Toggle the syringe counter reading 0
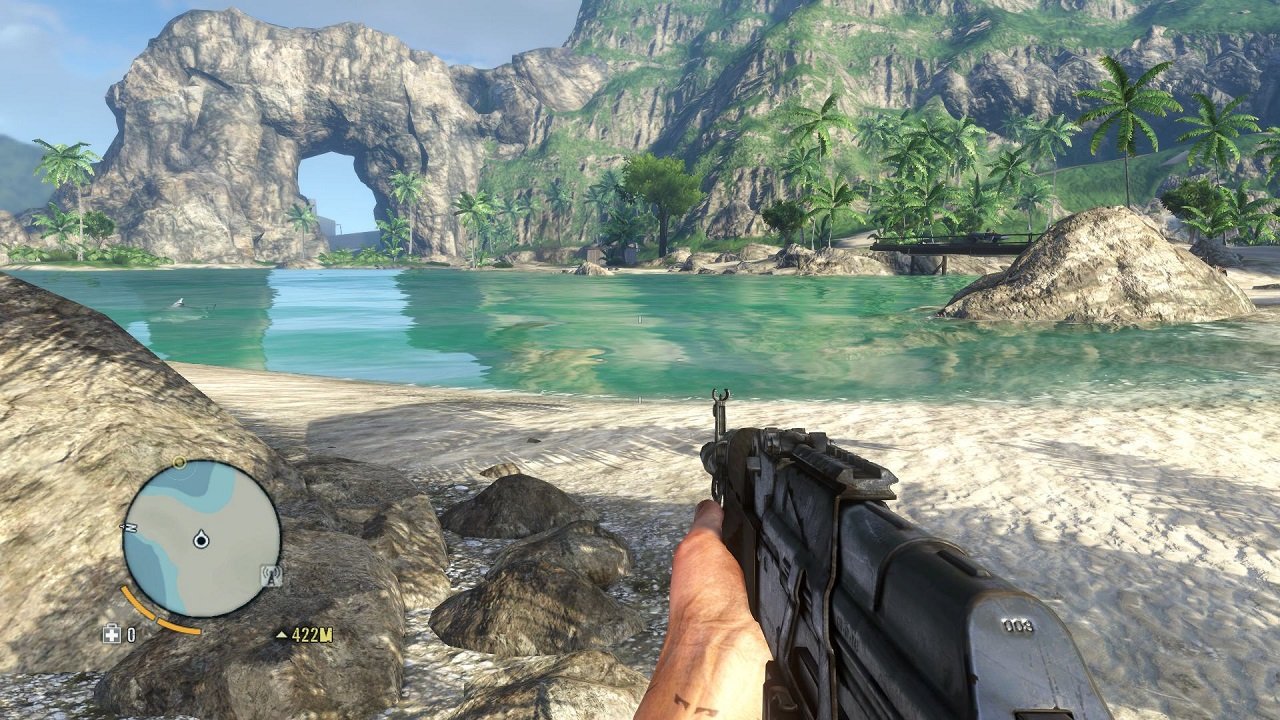Screen dimensions: 1280x720 pos(131,634)
